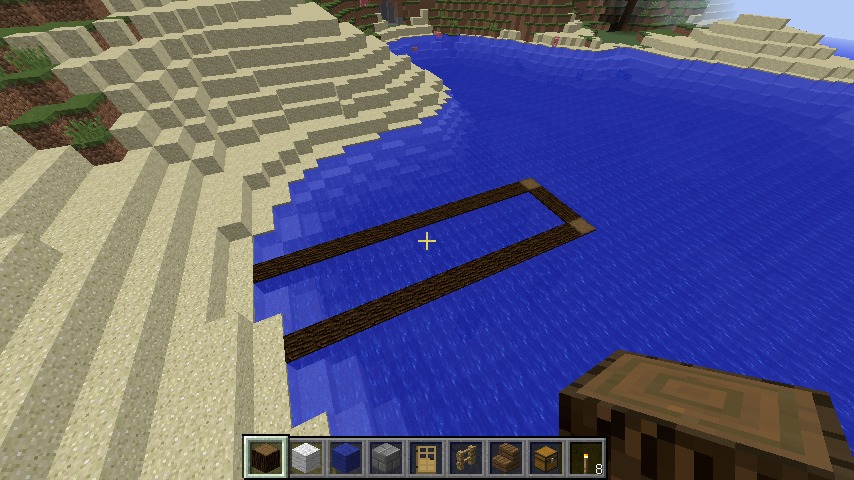The width and height of the screenshot is (854, 480).
Task: Pick the stone brick block slot
Action: 387,458
